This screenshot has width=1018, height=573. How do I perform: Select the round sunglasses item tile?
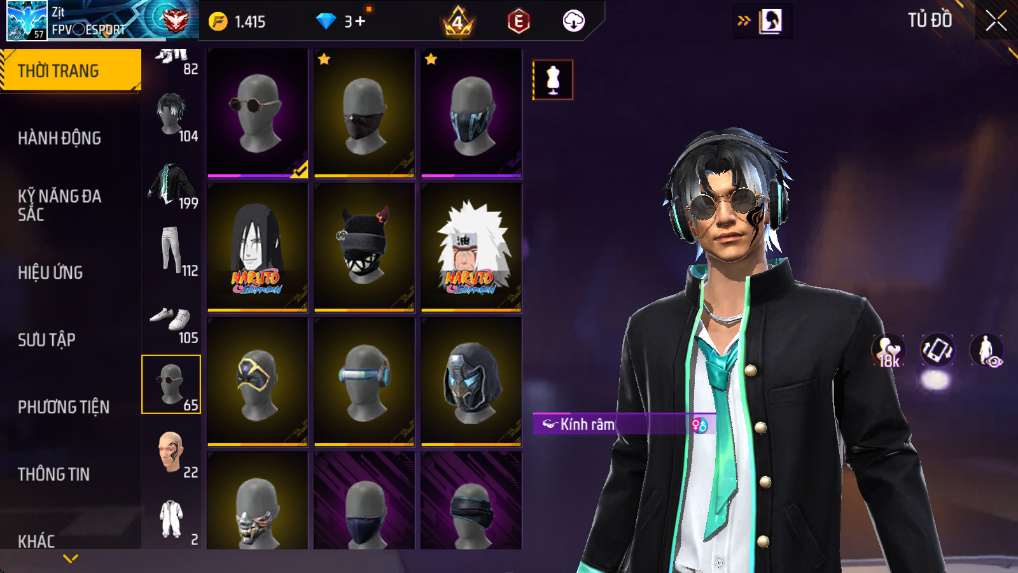point(257,112)
